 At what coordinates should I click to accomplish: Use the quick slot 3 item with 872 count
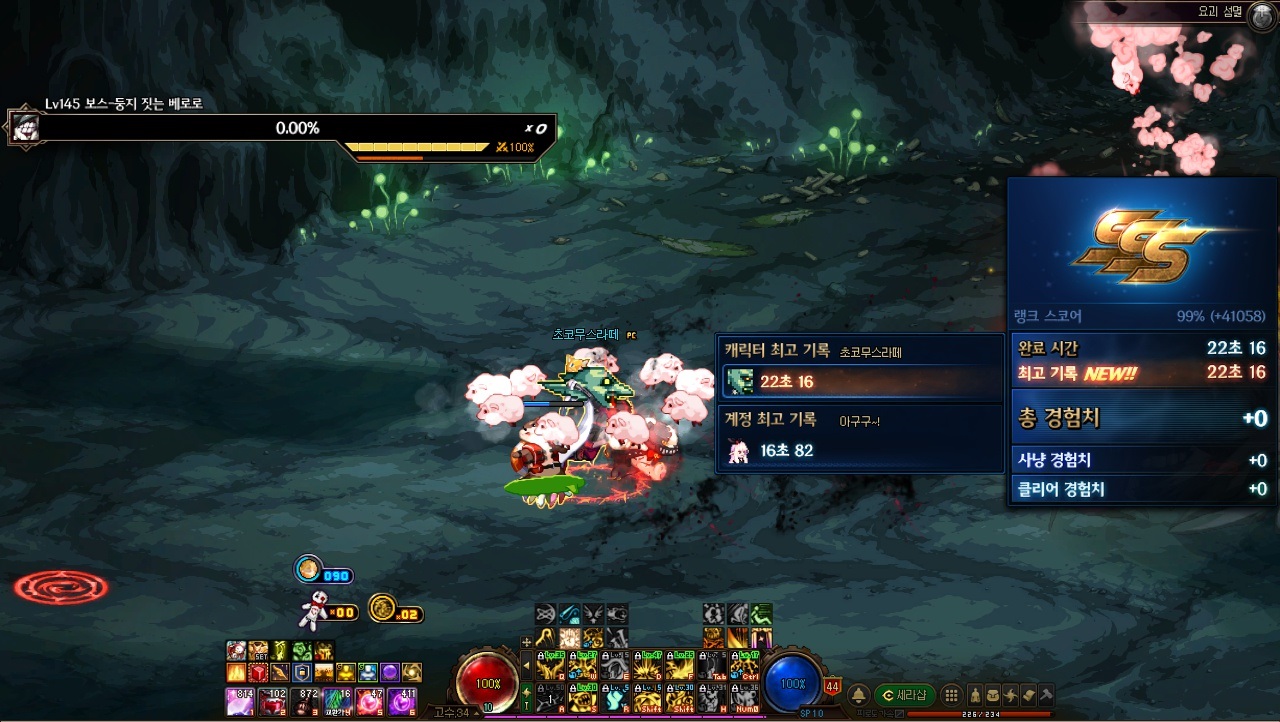click(303, 701)
